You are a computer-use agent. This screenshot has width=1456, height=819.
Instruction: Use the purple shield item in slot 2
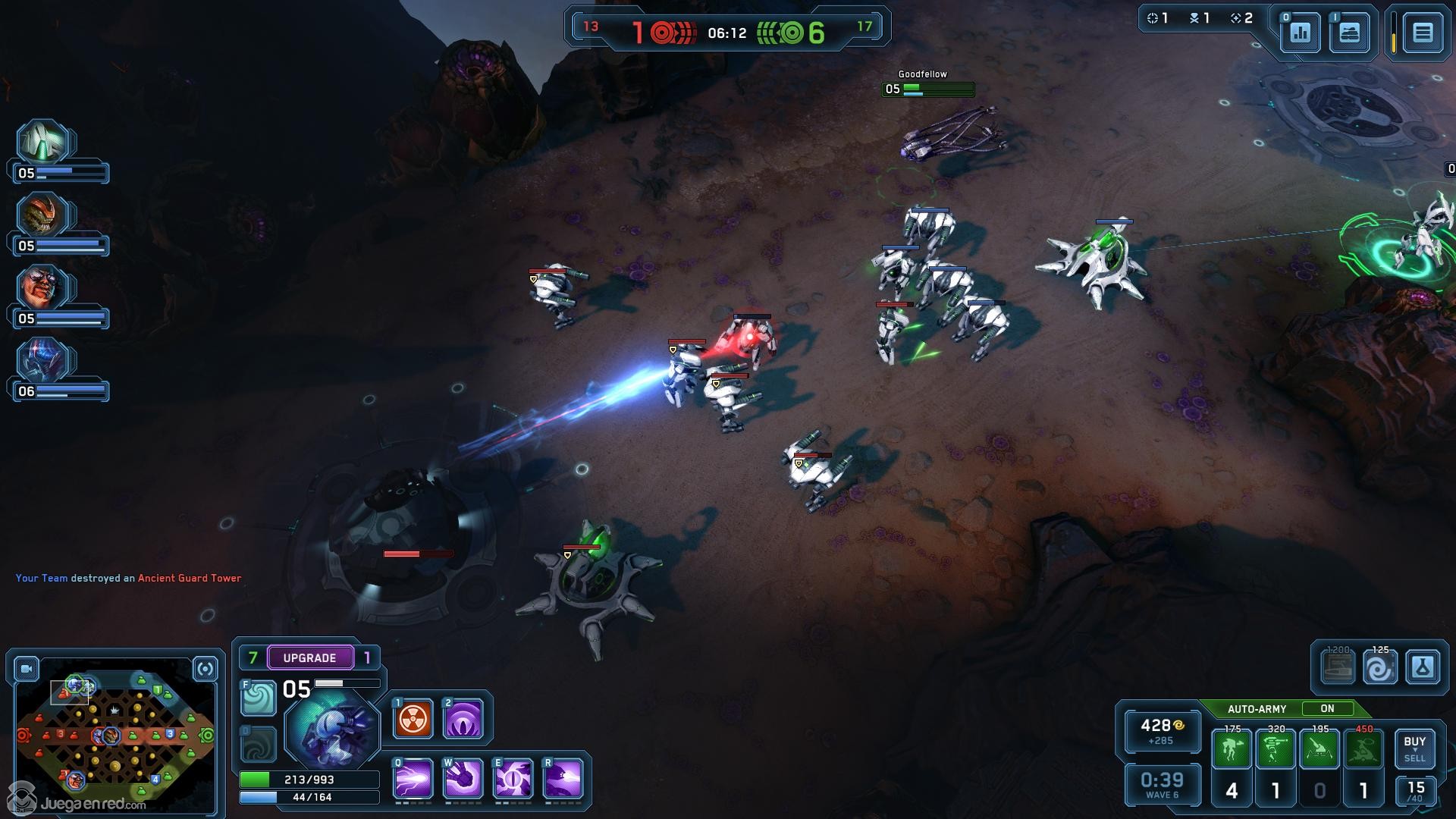tap(463, 719)
